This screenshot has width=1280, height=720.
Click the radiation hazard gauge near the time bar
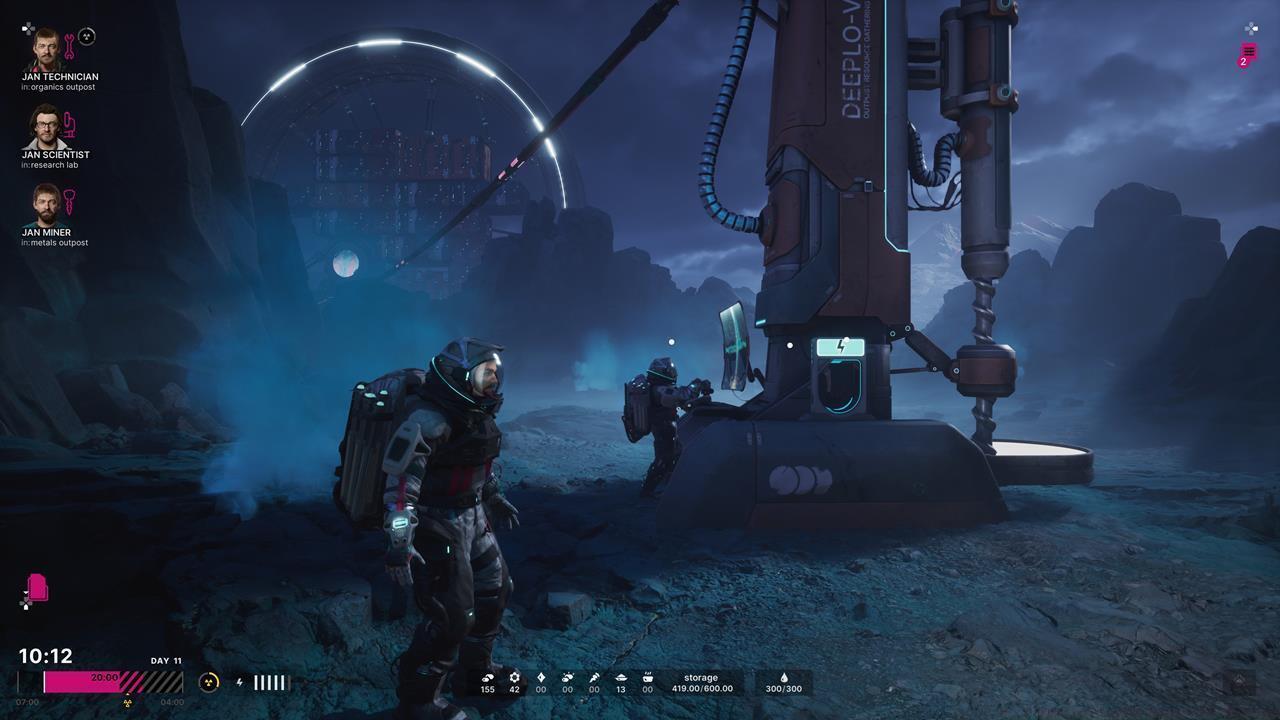point(208,683)
